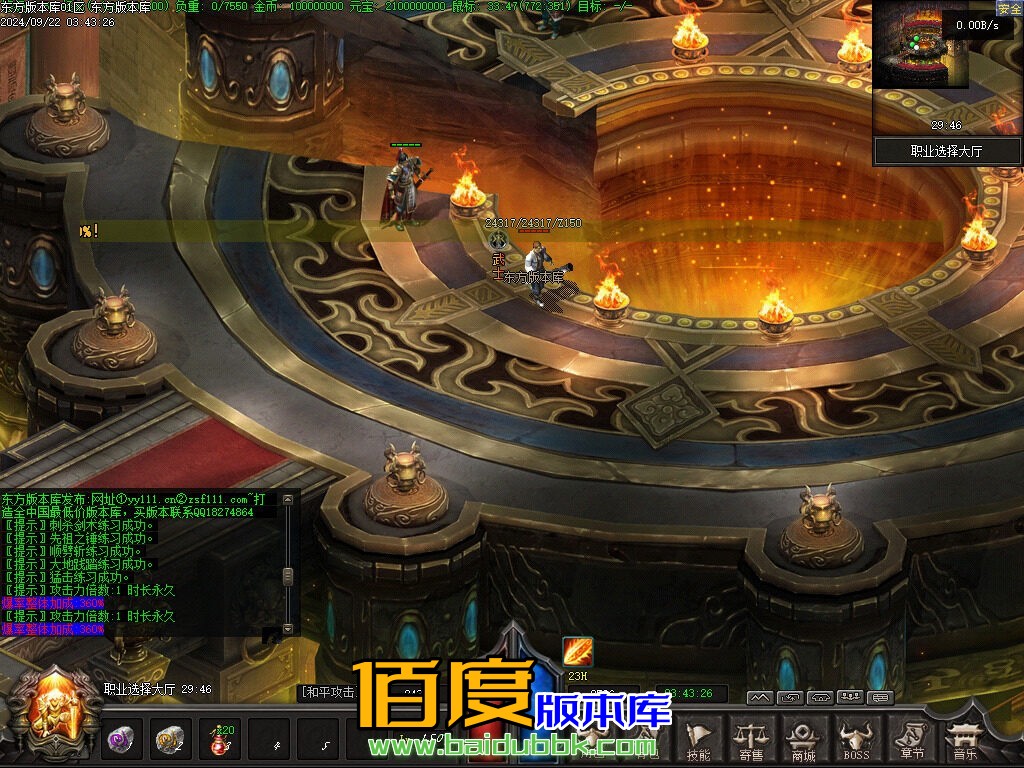Click the 安全 safe zone indicator
Viewport: 1024px width, 768px height.
(1009, 9)
